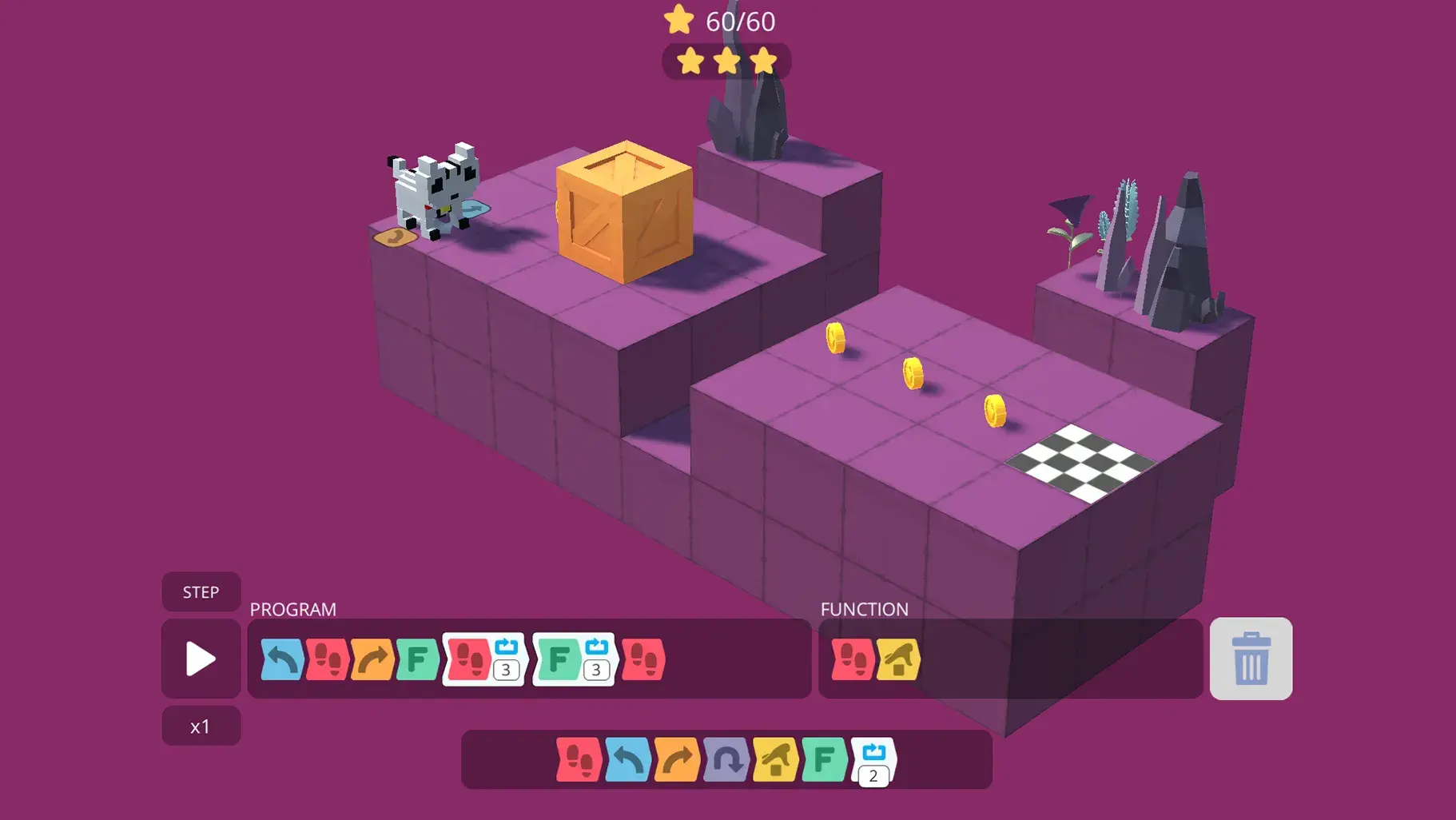Click the STEP button
Screen dimensions: 1456x820
(201, 591)
